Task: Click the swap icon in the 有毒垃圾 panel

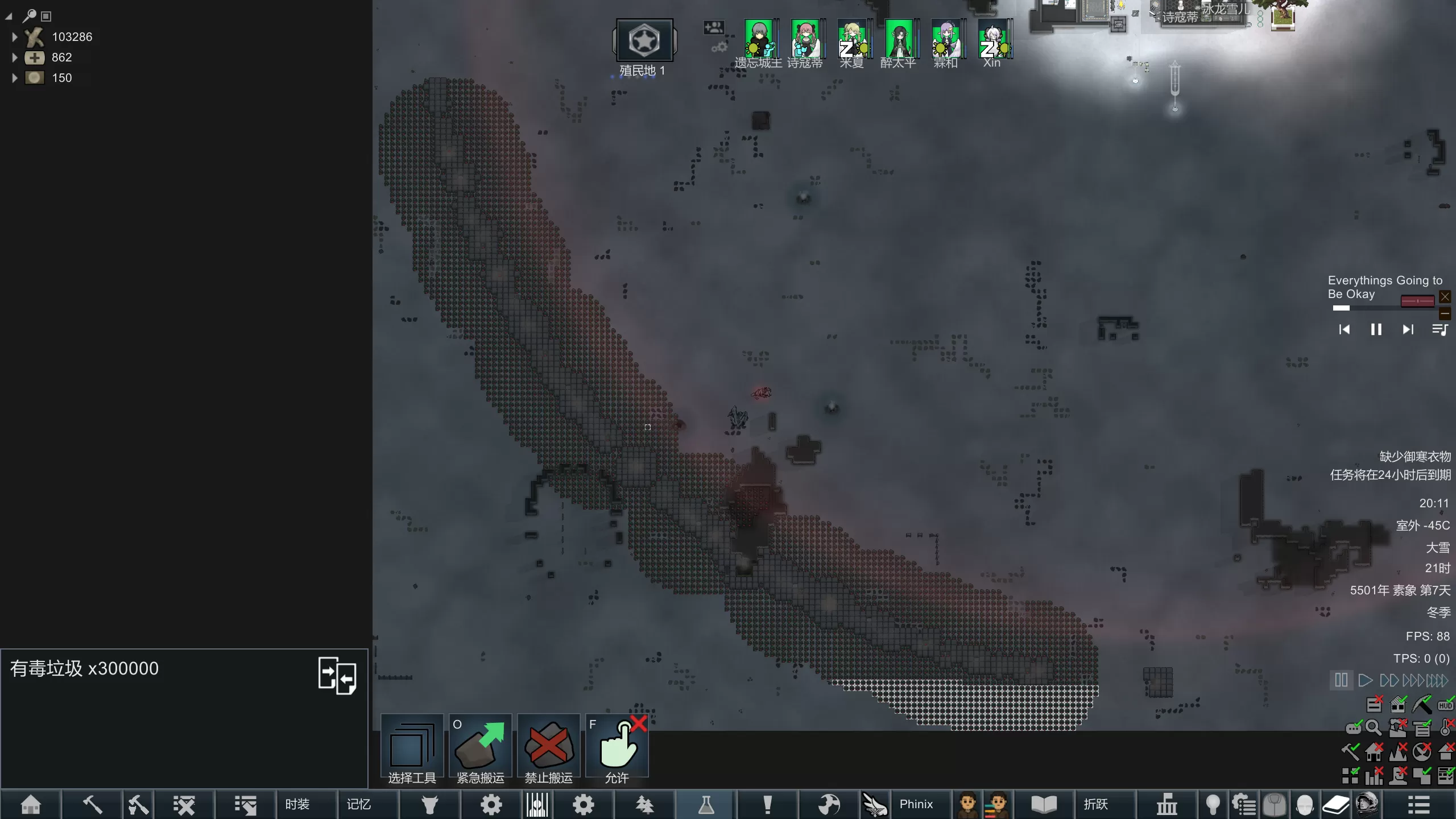Action: click(337, 675)
